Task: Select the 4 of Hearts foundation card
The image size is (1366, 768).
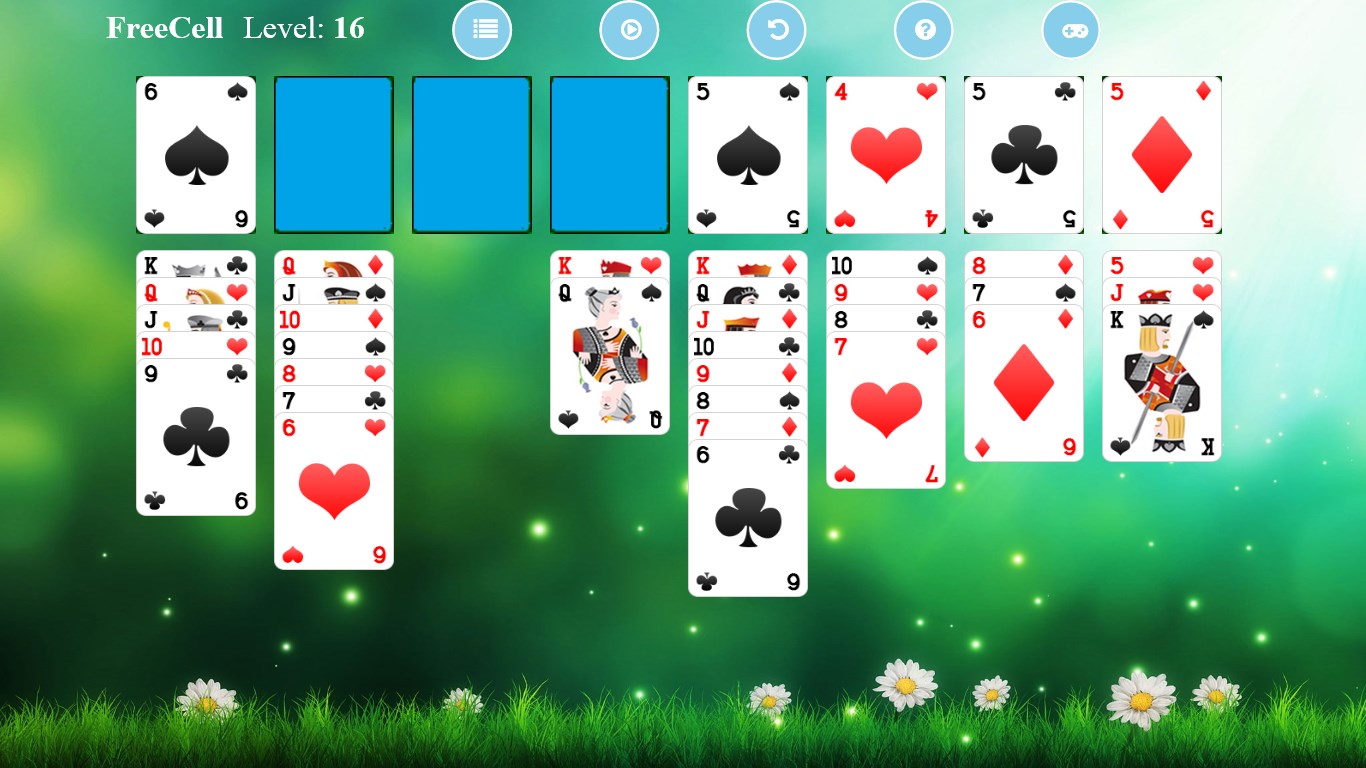Action: (x=885, y=154)
